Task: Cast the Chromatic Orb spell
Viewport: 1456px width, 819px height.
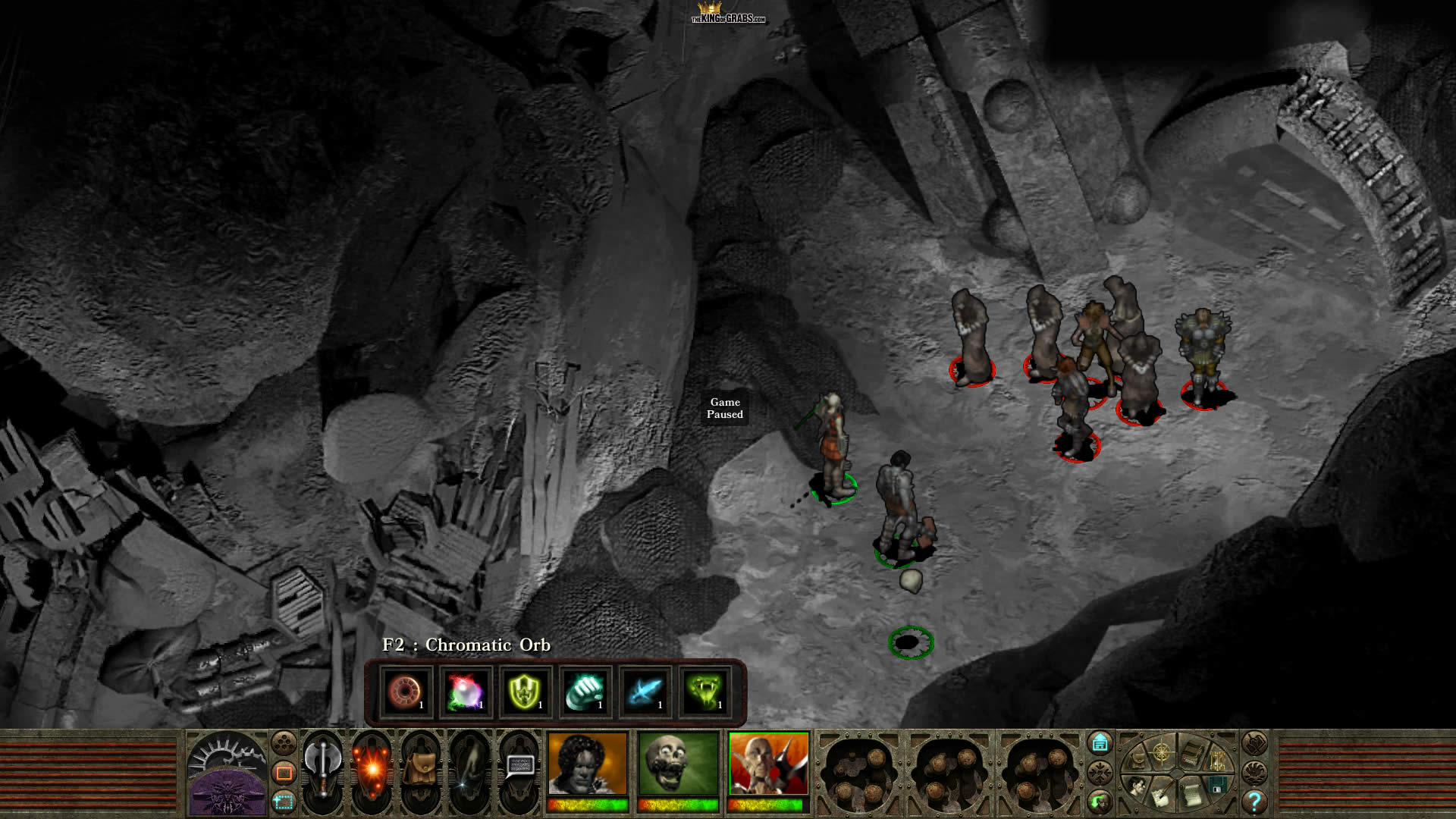Action: (x=466, y=692)
